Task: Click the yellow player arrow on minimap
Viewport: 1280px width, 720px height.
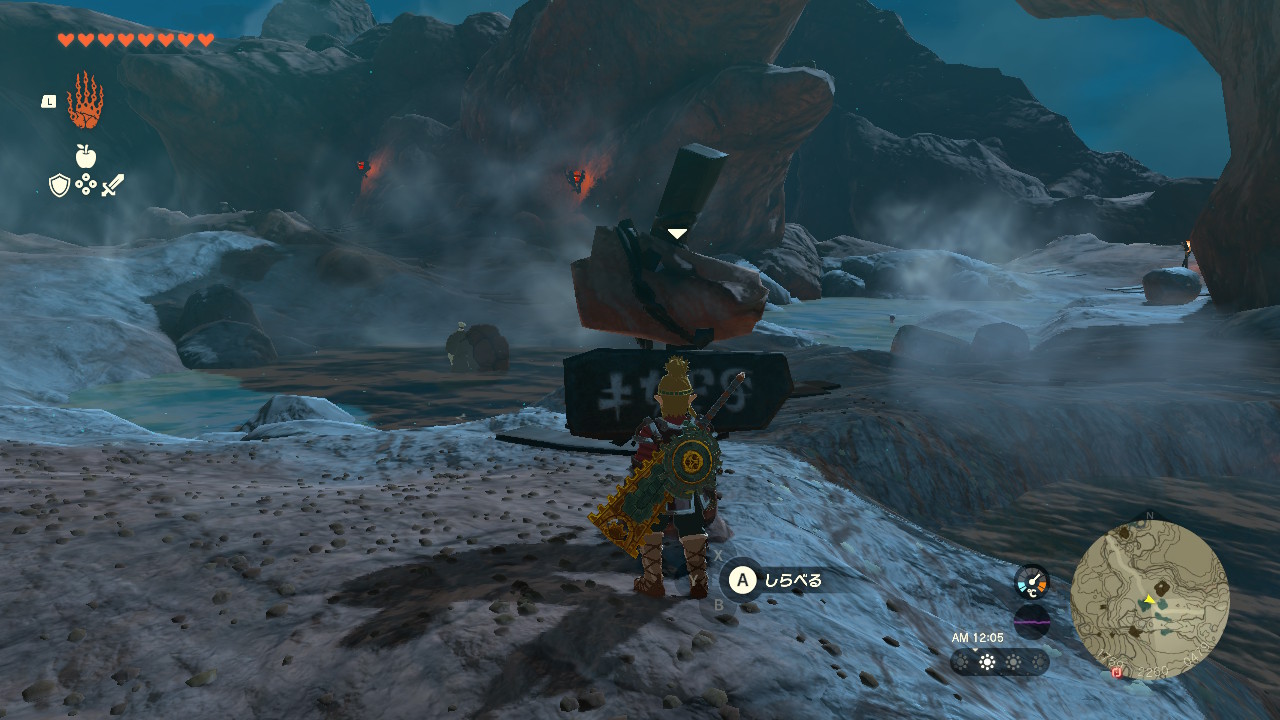Action: [x=1149, y=600]
